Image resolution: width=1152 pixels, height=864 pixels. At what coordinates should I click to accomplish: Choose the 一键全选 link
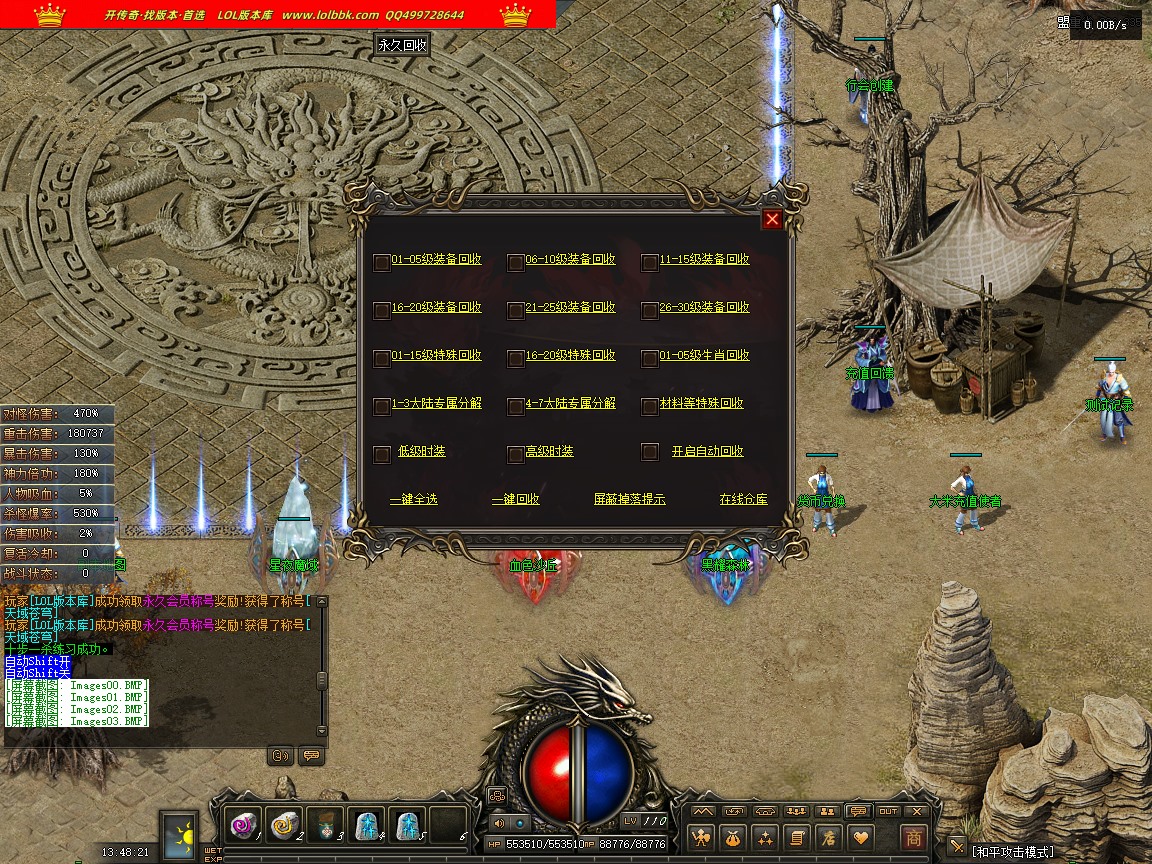(413, 499)
